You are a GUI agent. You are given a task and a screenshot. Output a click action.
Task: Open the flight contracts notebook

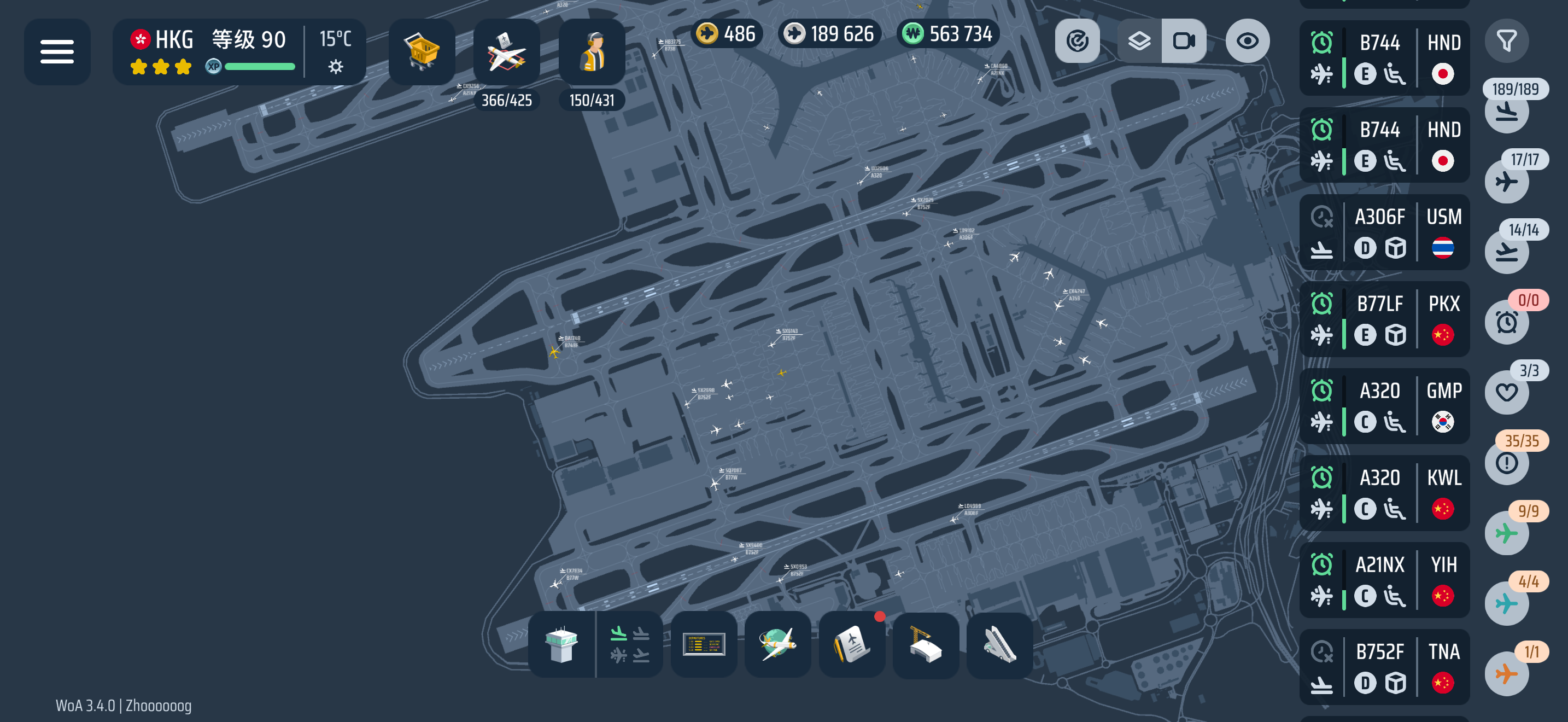point(852,645)
